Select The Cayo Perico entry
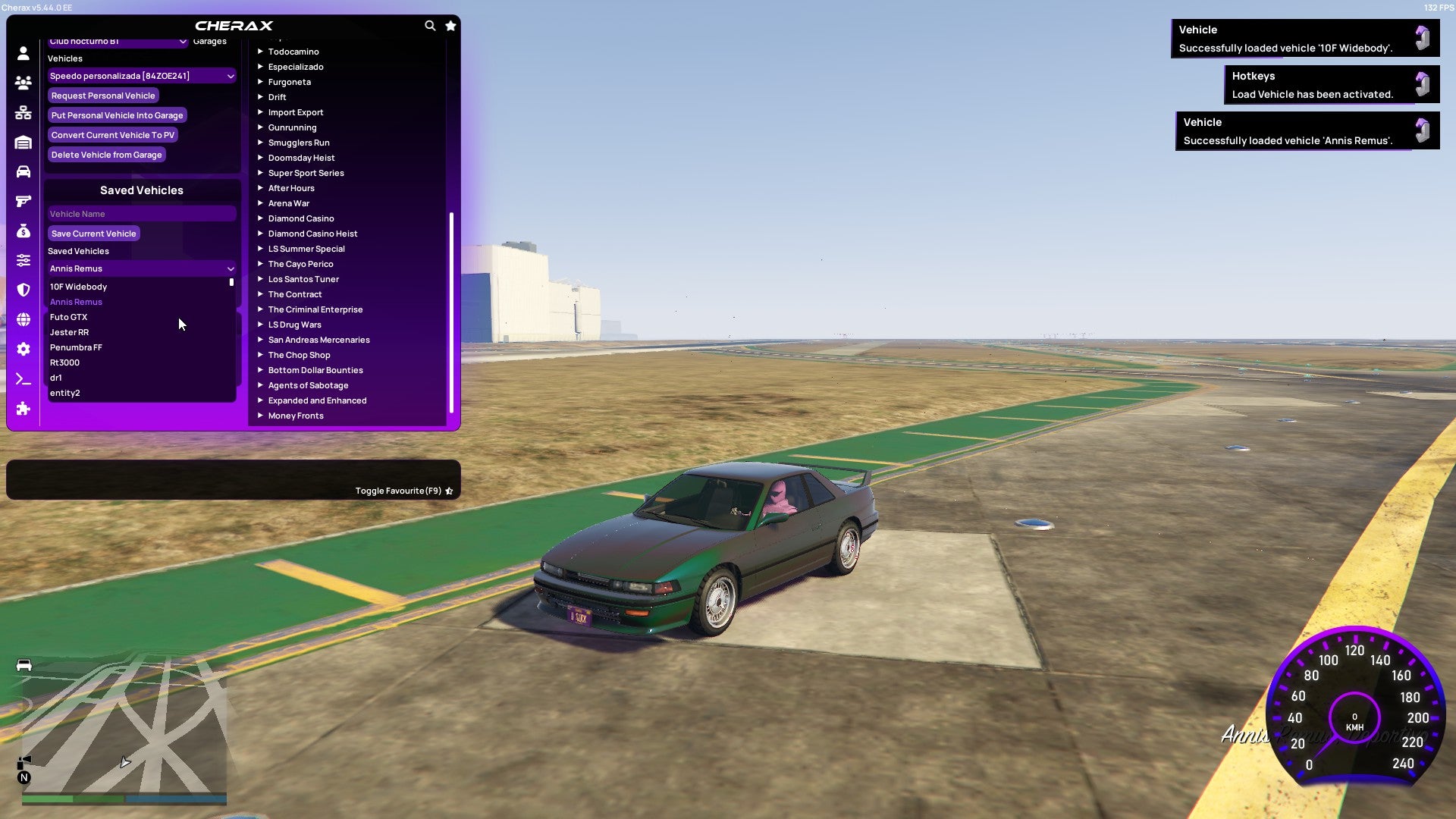The height and width of the screenshot is (819, 1456). pos(300,264)
